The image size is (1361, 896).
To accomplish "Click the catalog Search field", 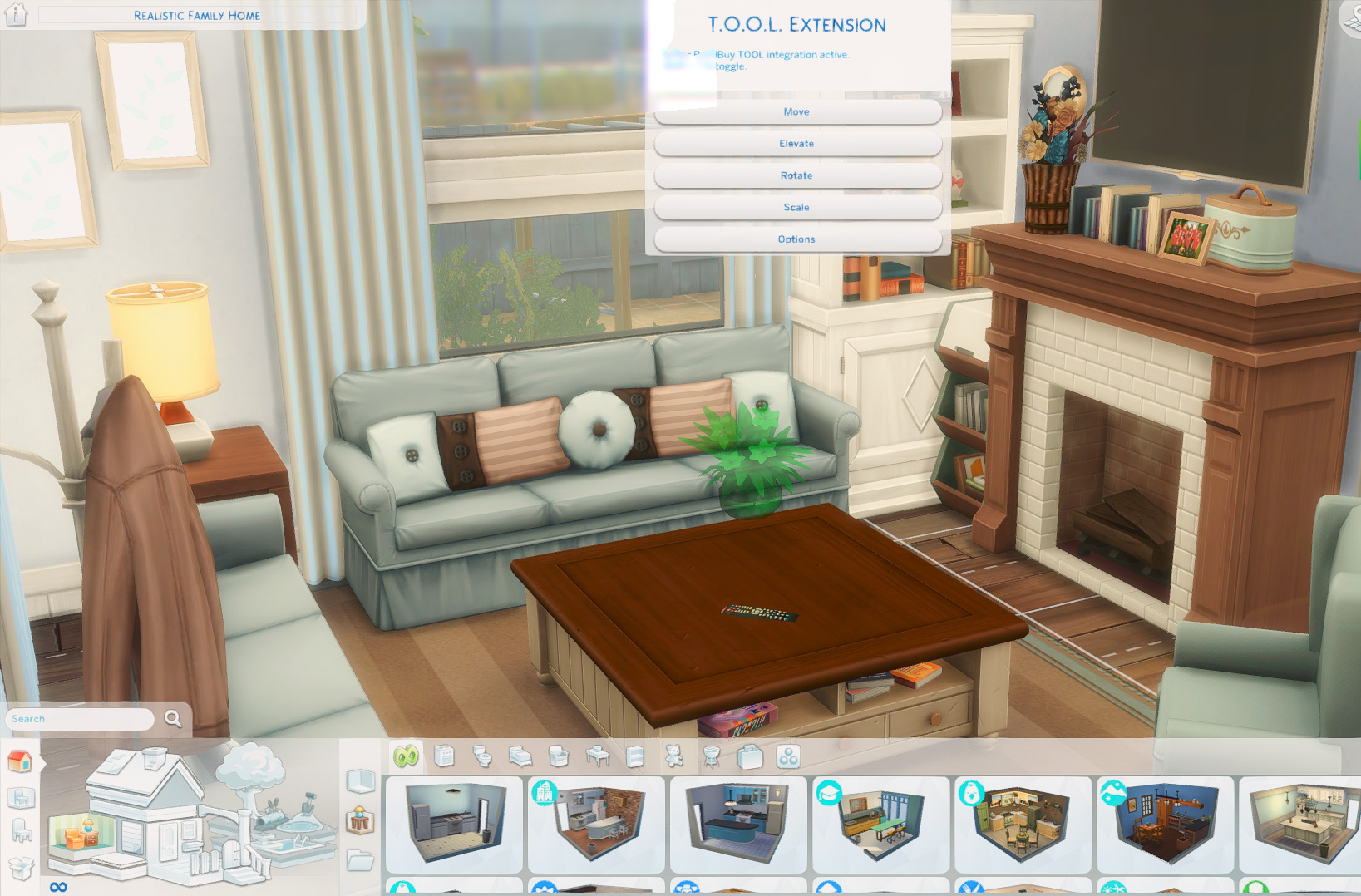I will point(80,719).
